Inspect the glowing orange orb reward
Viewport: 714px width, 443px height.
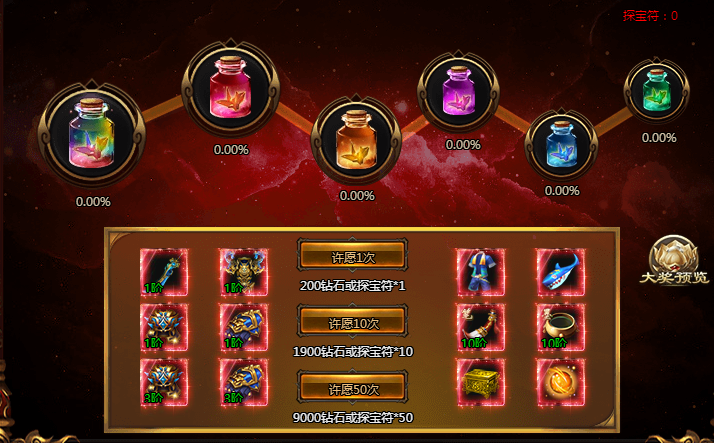tap(560, 382)
